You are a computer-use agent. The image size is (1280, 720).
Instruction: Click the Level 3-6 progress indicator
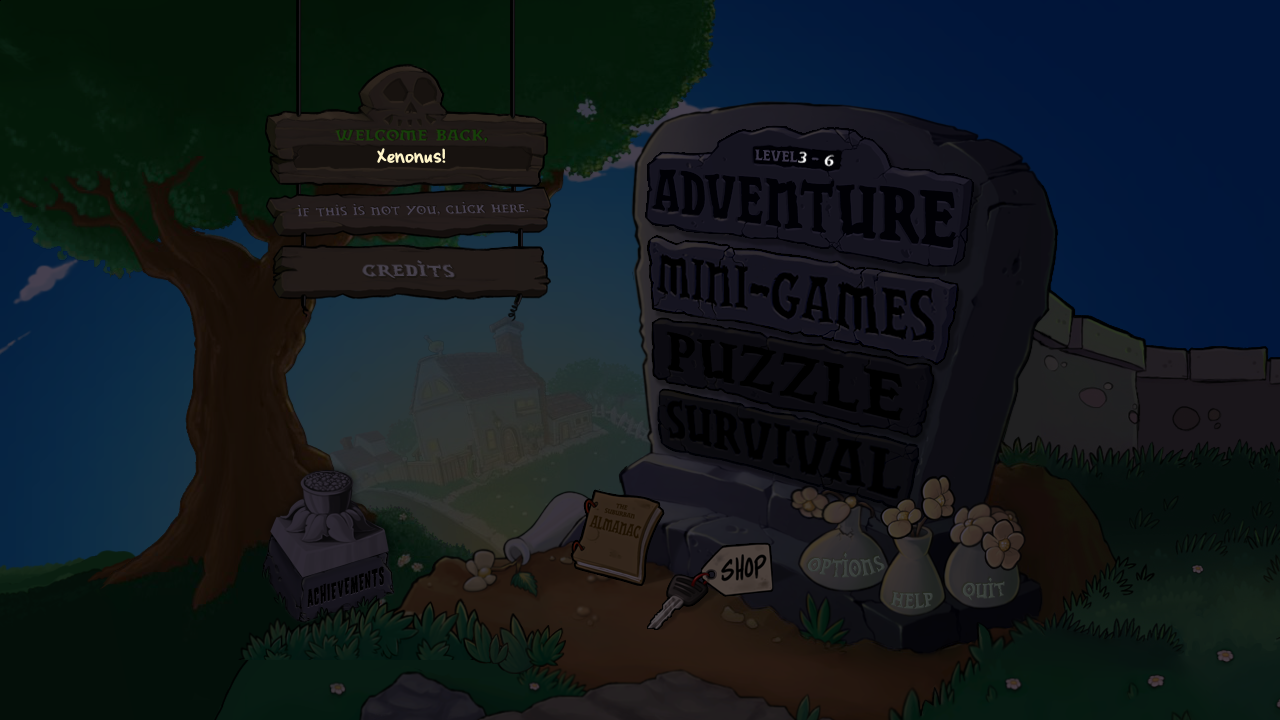click(795, 157)
